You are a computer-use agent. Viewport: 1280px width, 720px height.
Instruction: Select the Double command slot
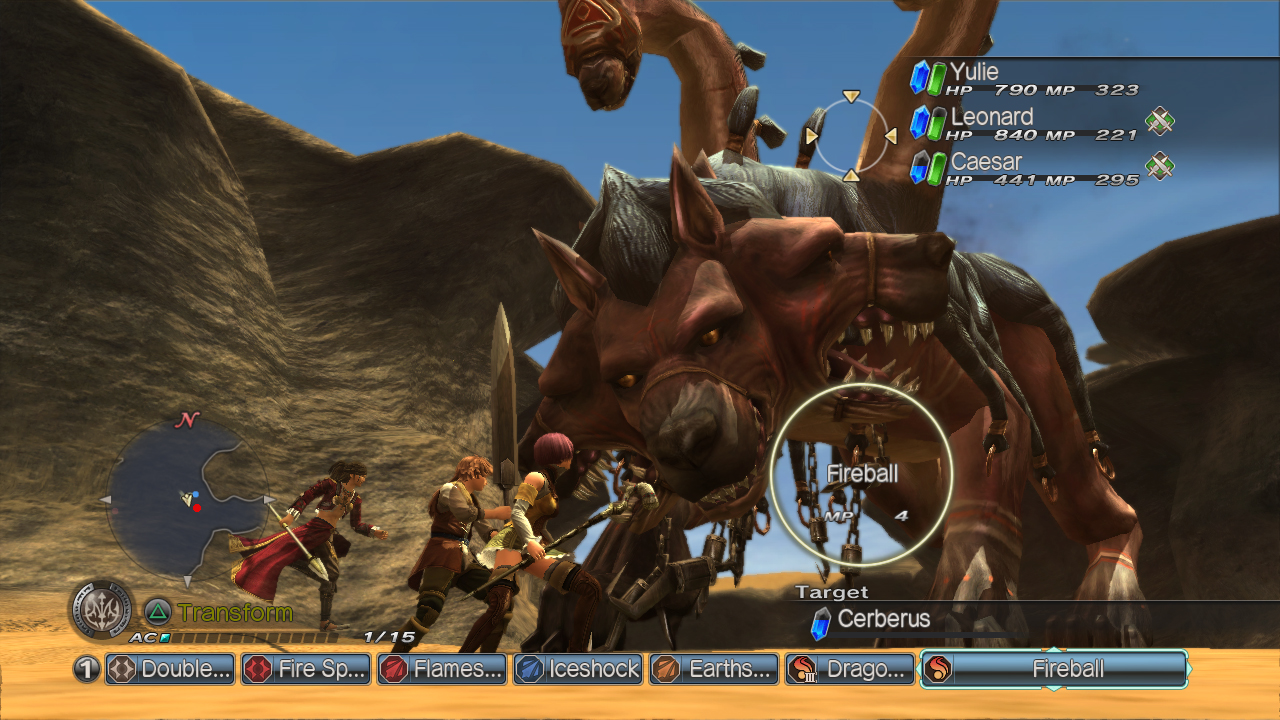coord(171,669)
